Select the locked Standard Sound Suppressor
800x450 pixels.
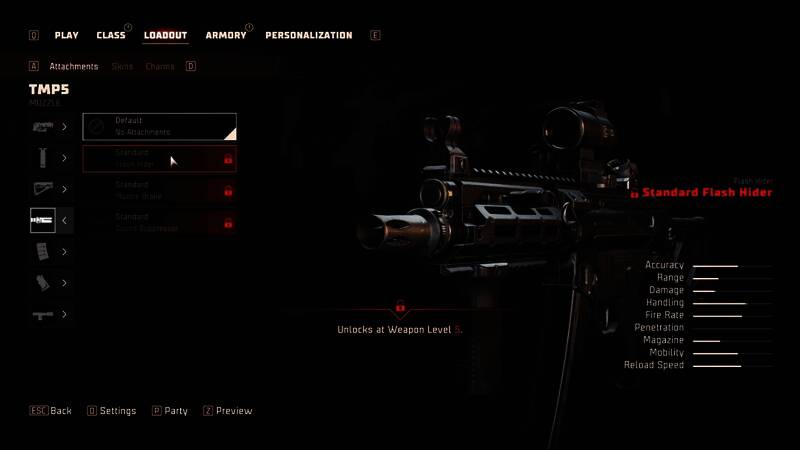(x=160, y=222)
